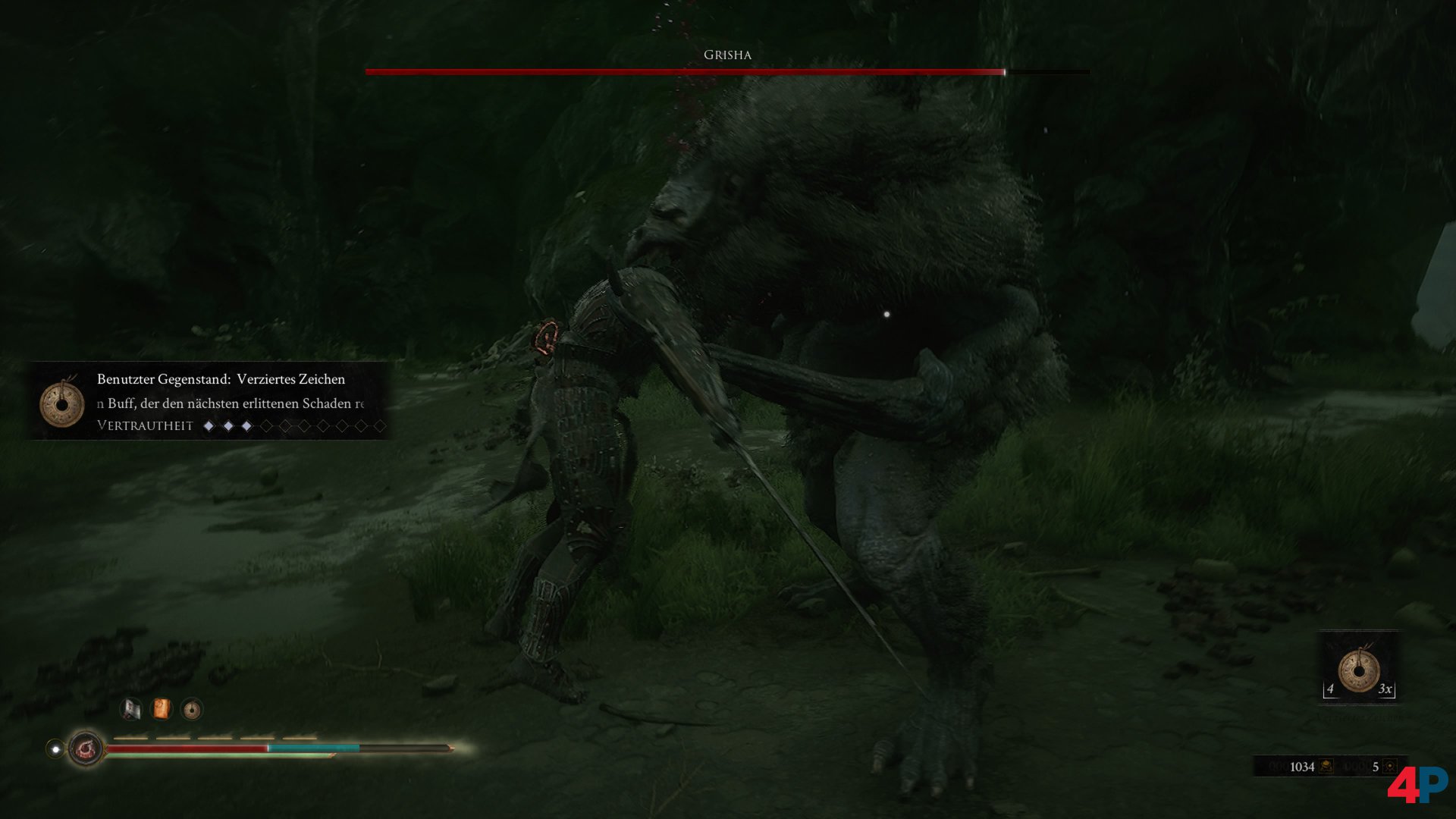The width and height of the screenshot is (1456, 819).
Task: Click the tar currency pile icon
Action: [1326, 767]
